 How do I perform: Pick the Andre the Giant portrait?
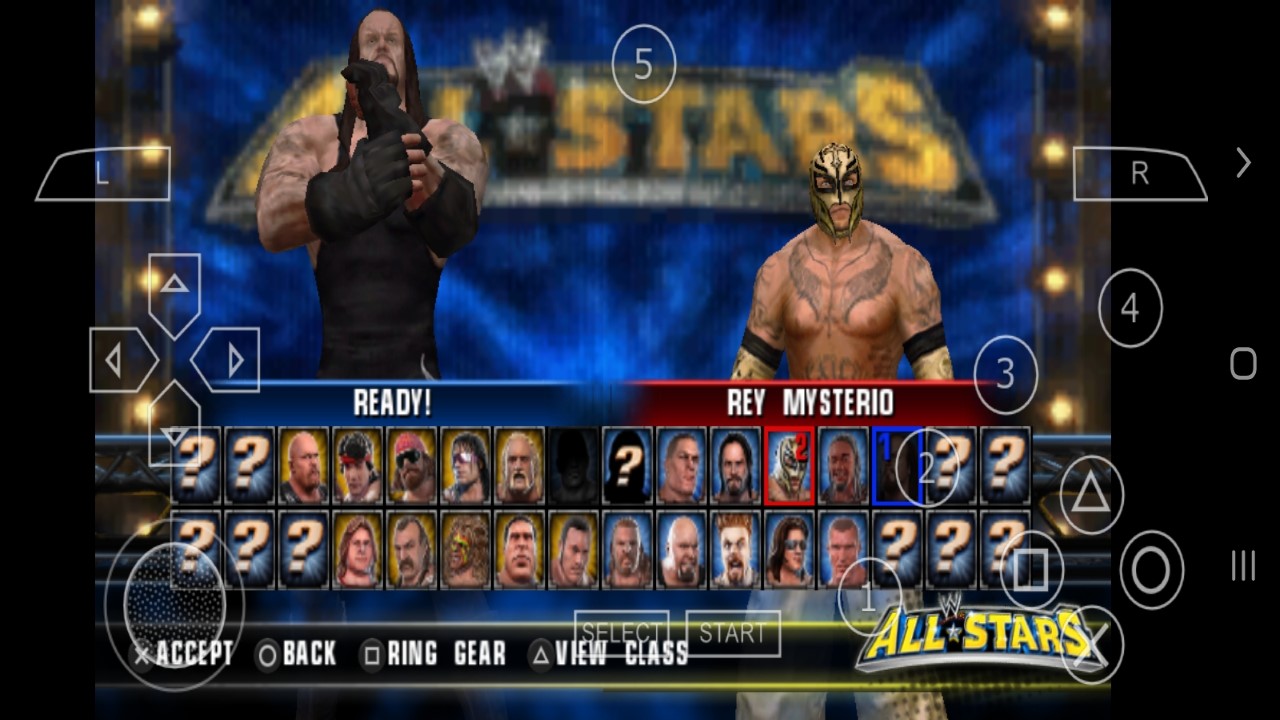(520, 550)
